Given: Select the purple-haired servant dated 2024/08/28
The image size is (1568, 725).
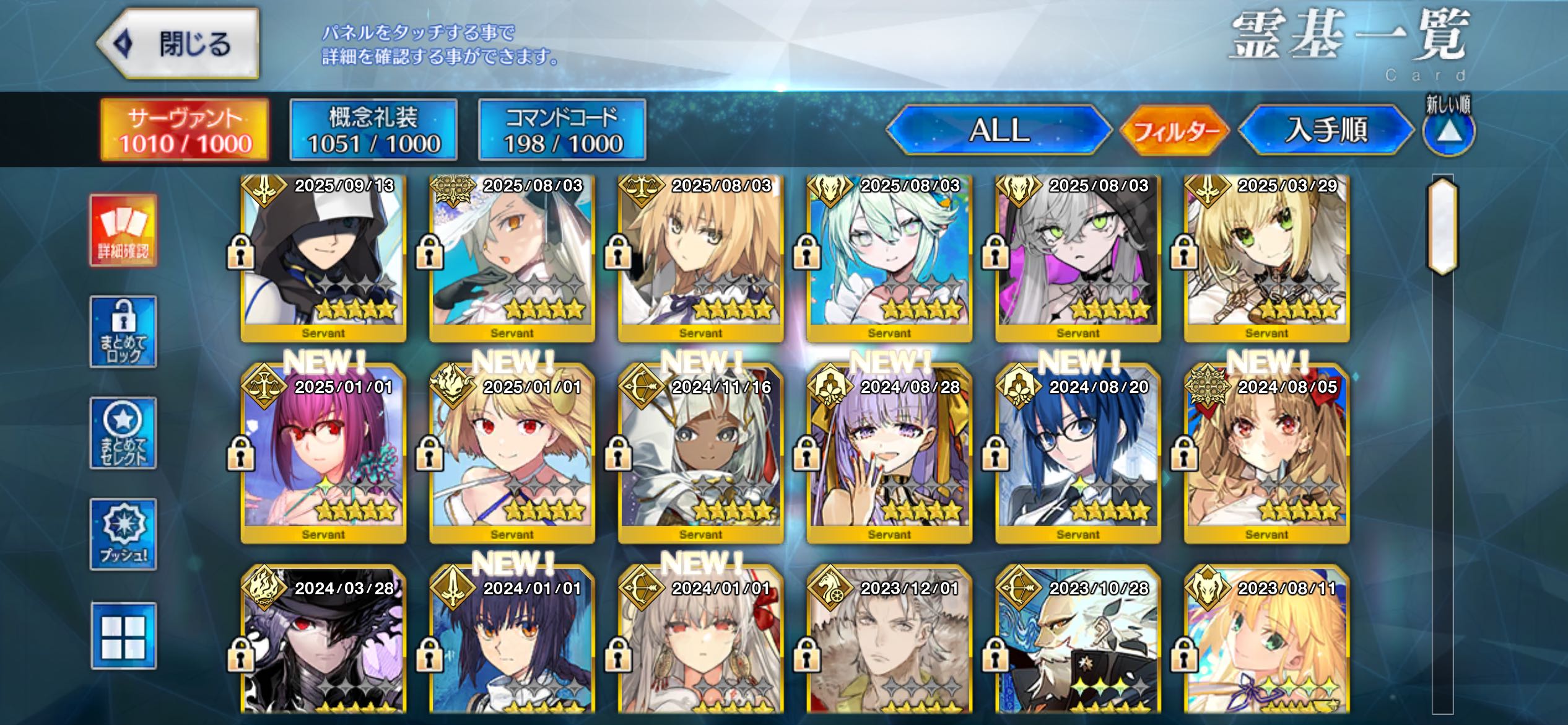Looking at the screenshot, I should (889, 459).
